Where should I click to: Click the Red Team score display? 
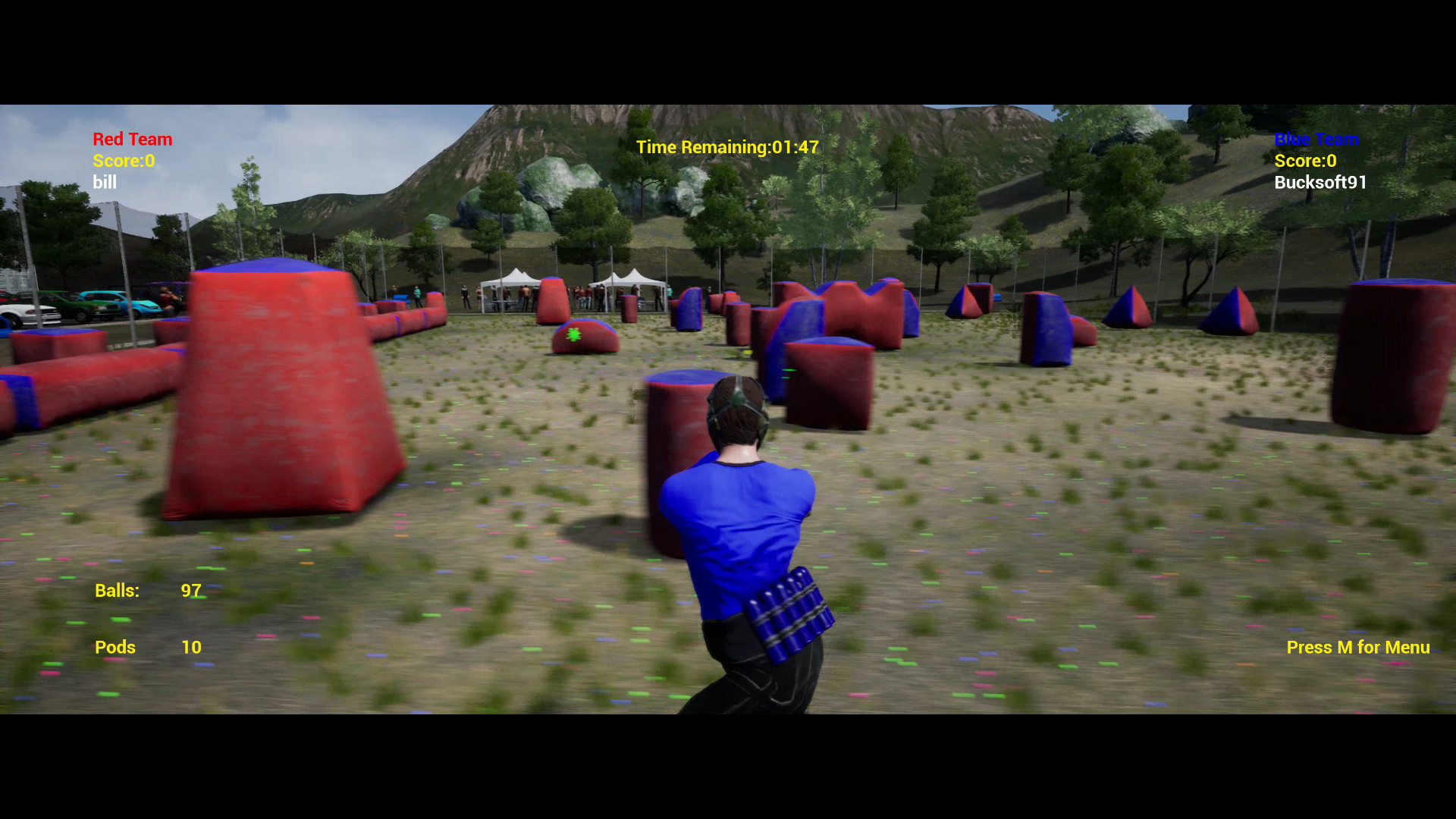[x=124, y=161]
